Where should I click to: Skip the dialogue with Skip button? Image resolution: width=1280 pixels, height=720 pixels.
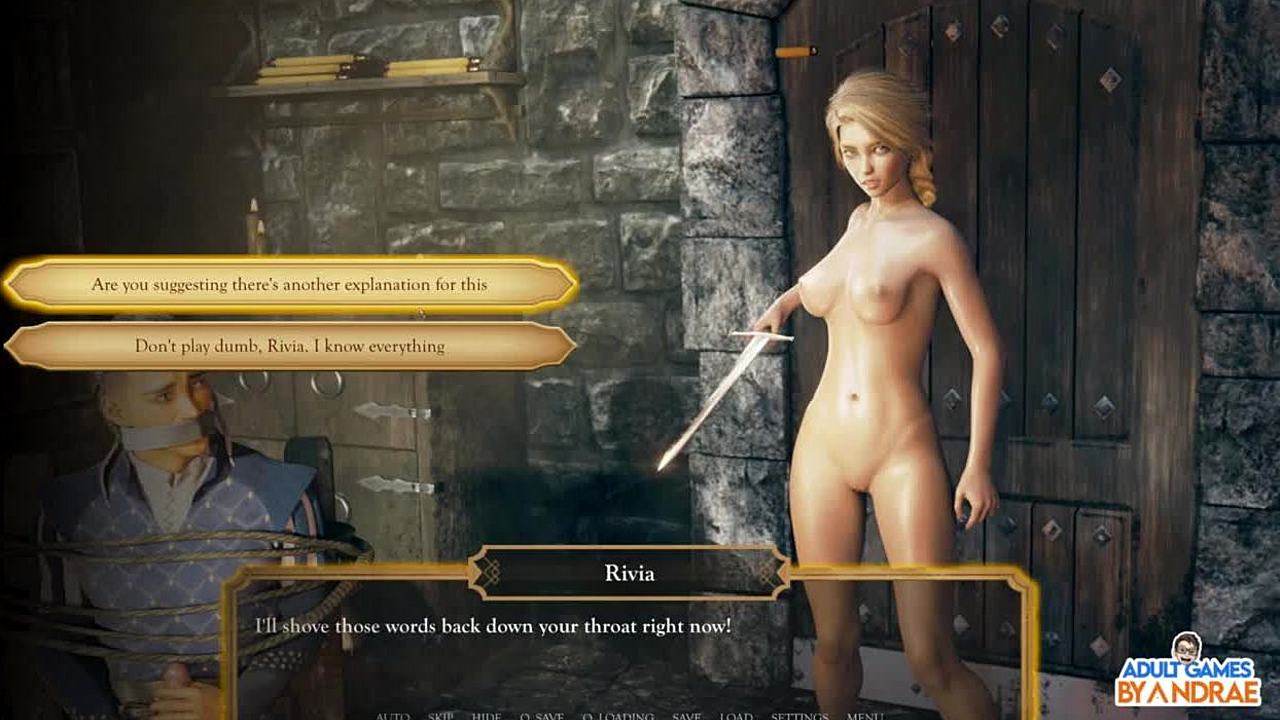click(x=441, y=716)
